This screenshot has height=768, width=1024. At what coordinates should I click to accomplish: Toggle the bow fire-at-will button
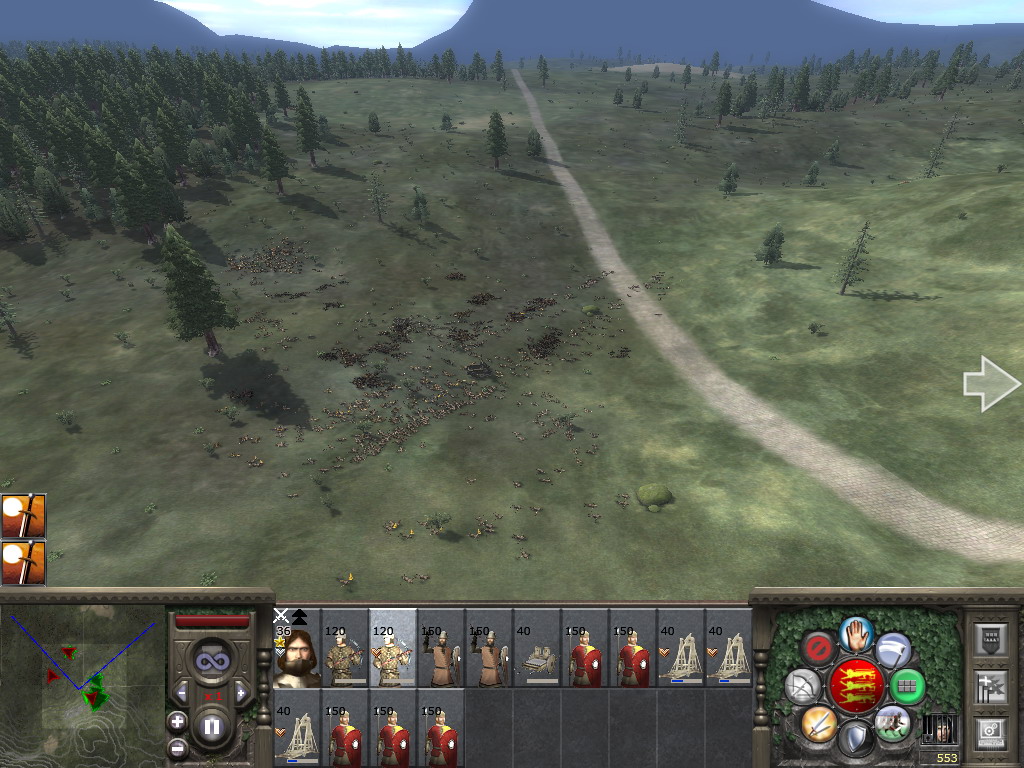pyautogui.click(x=803, y=686)
